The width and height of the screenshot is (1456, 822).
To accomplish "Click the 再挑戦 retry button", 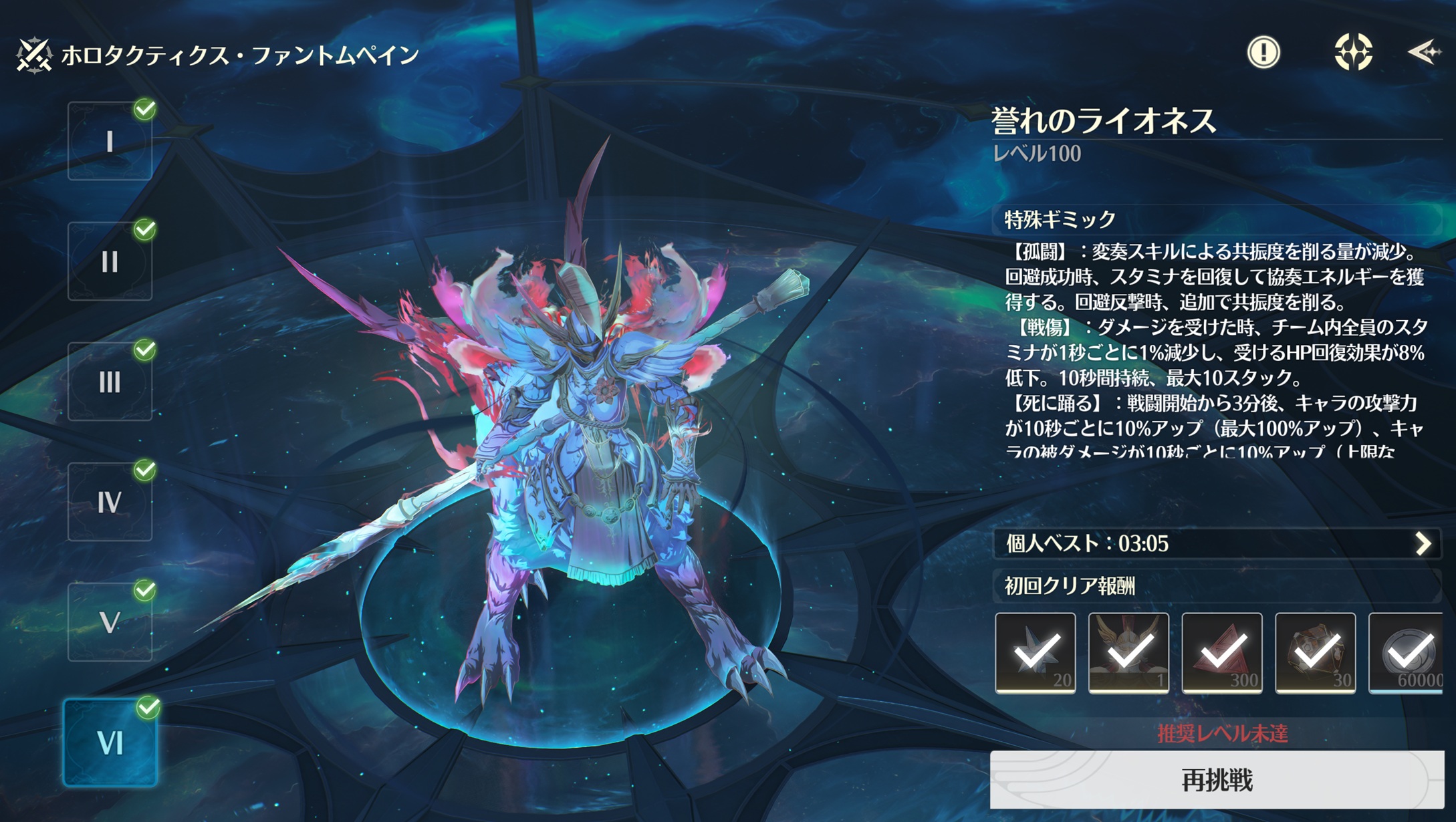I will (x=1217, y=780).
